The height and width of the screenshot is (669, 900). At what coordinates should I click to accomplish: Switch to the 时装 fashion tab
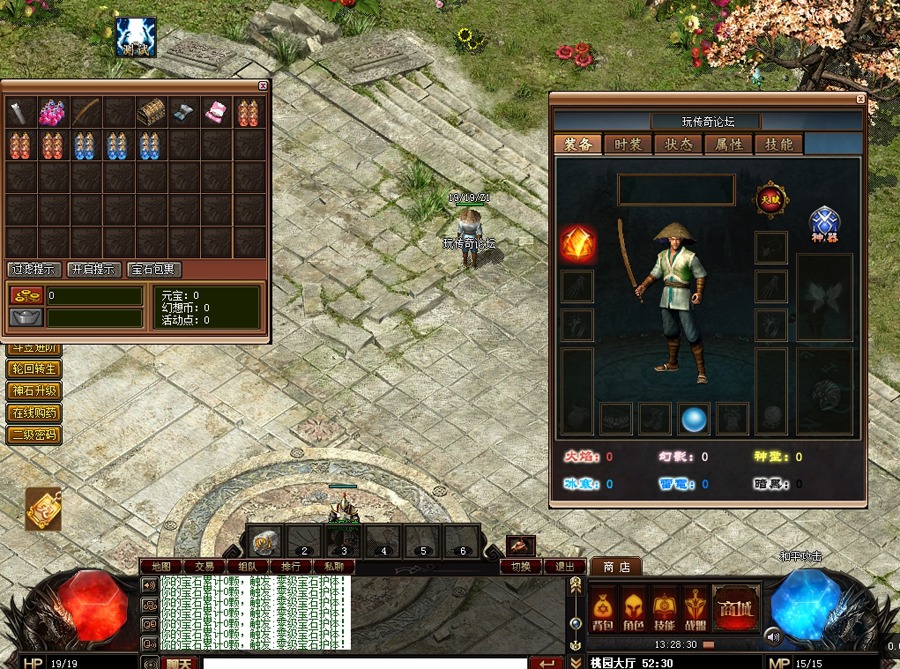[628, 144]
